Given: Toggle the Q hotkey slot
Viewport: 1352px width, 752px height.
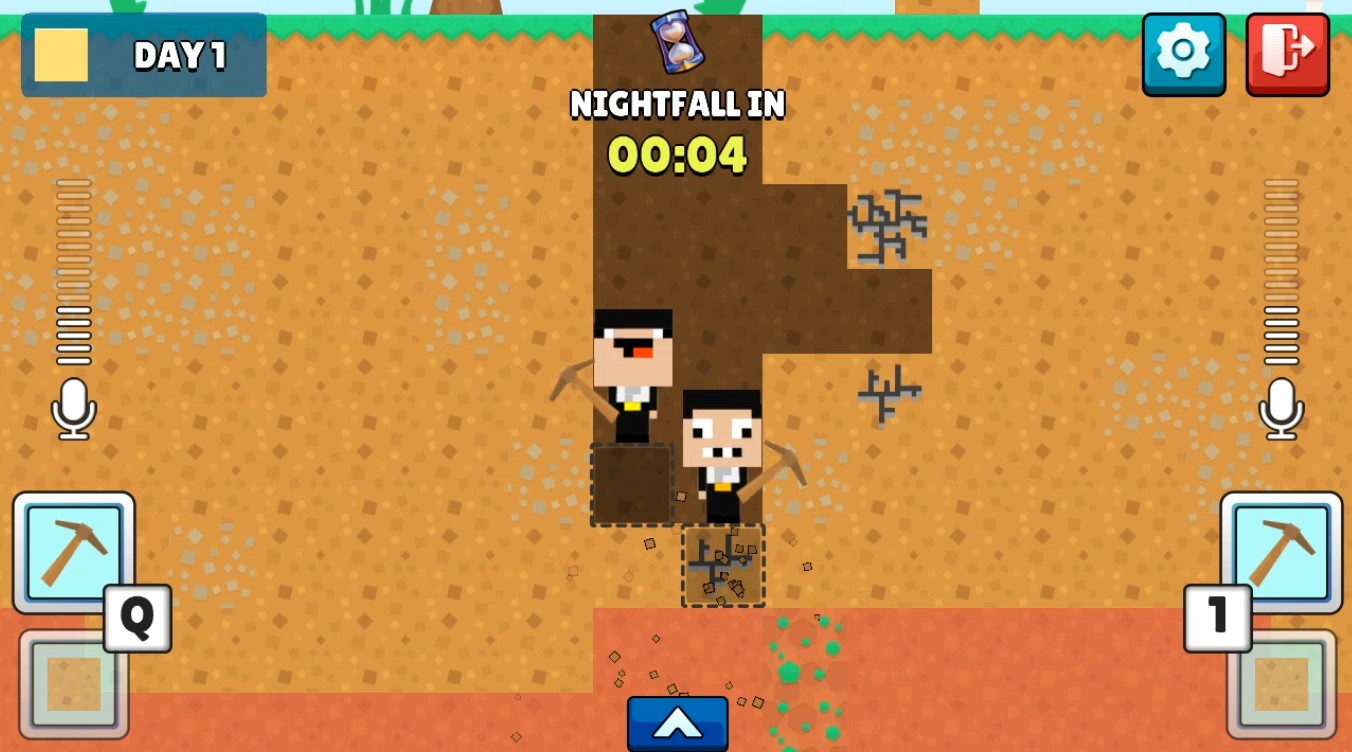Looking at the screenshot, I should 136,620.
